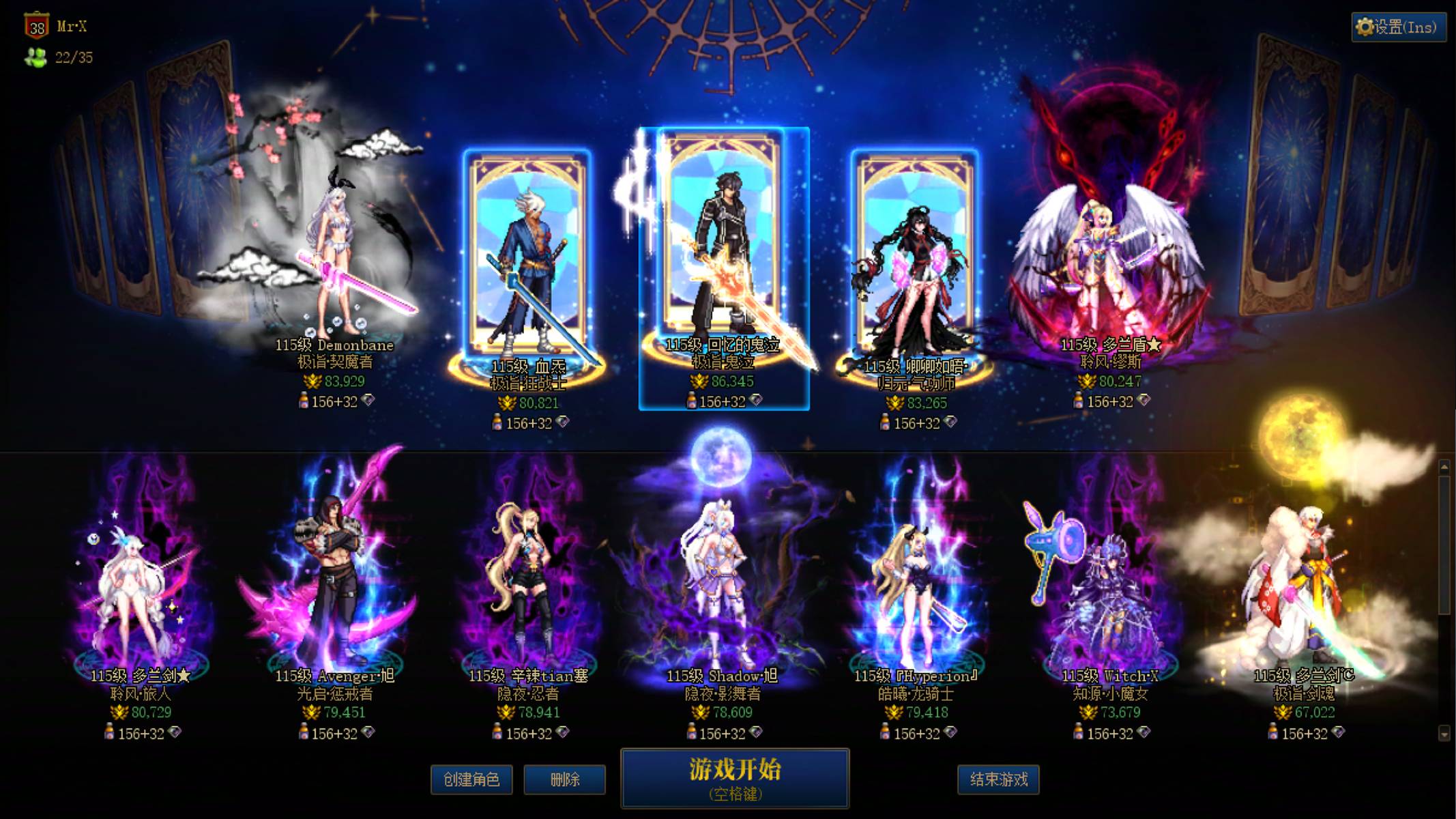Click the 结束游戏 end game button
Screen dimensions: 1456x819
999,779
